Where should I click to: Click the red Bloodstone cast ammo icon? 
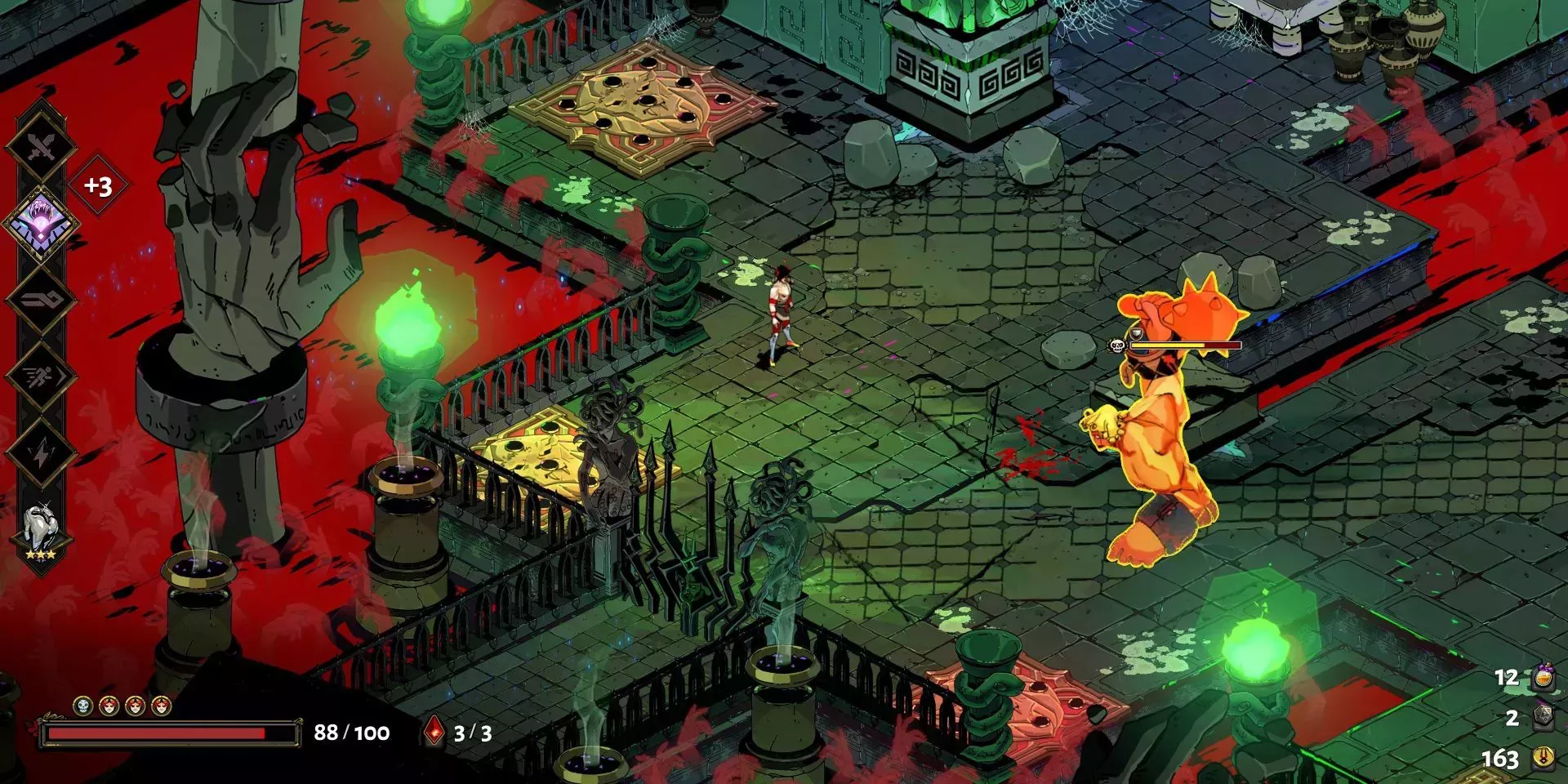434,732
